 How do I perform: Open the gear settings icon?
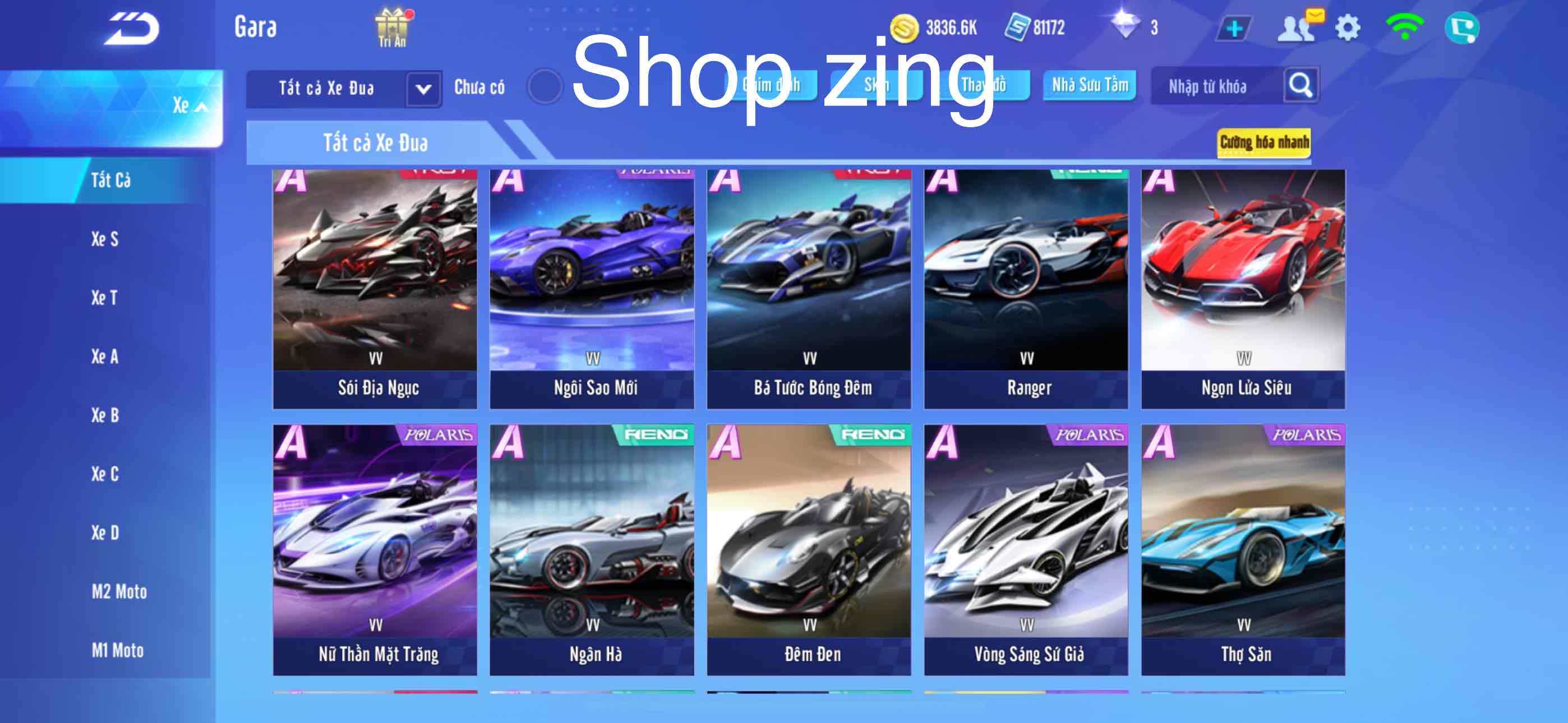point(1347,28)
